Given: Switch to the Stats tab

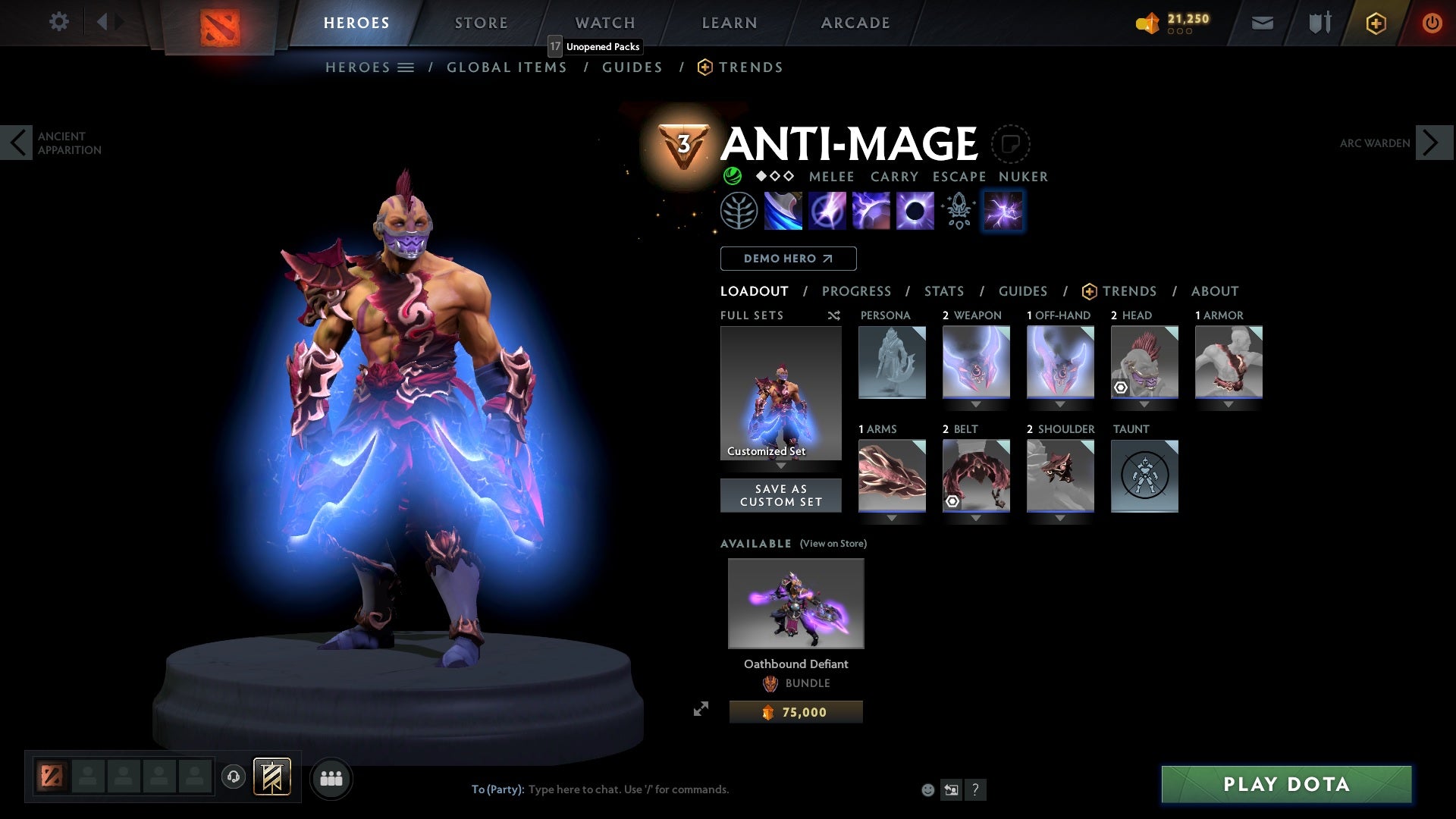Looking at the screenshot, I should pyautogui.click(x=943, y=290).
